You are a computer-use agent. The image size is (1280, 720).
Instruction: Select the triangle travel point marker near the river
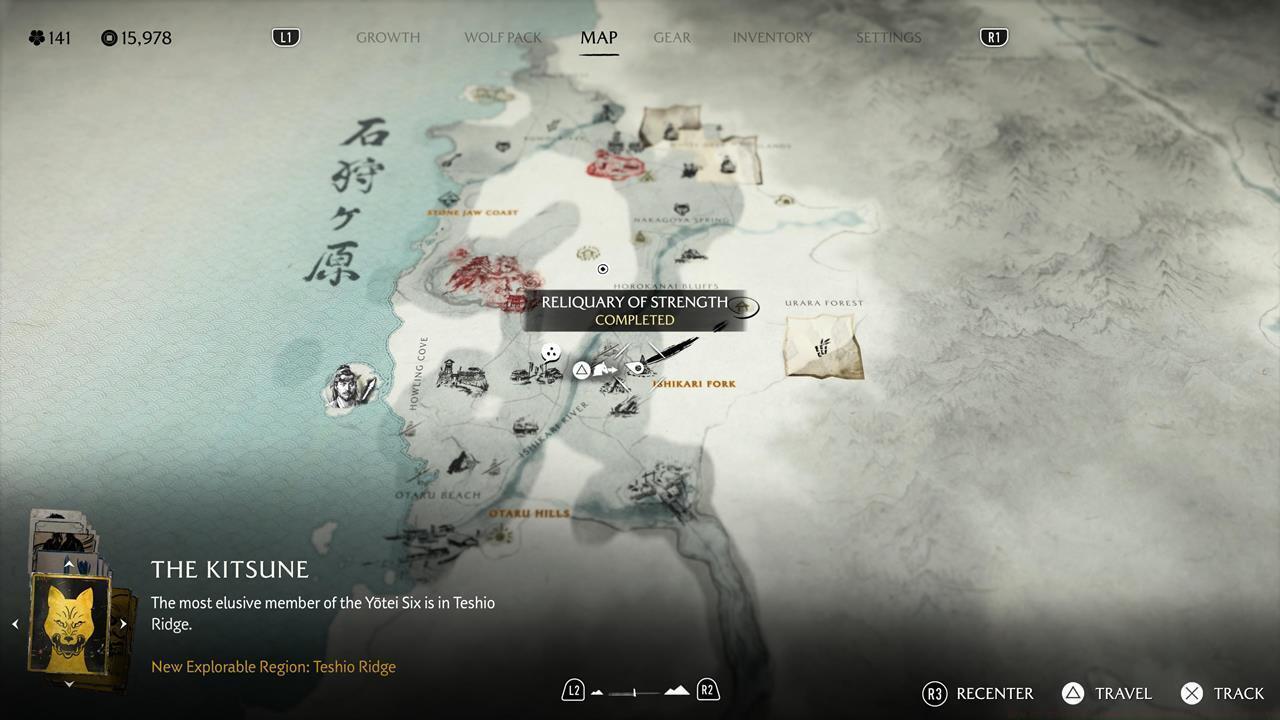[x=582, y=369]
